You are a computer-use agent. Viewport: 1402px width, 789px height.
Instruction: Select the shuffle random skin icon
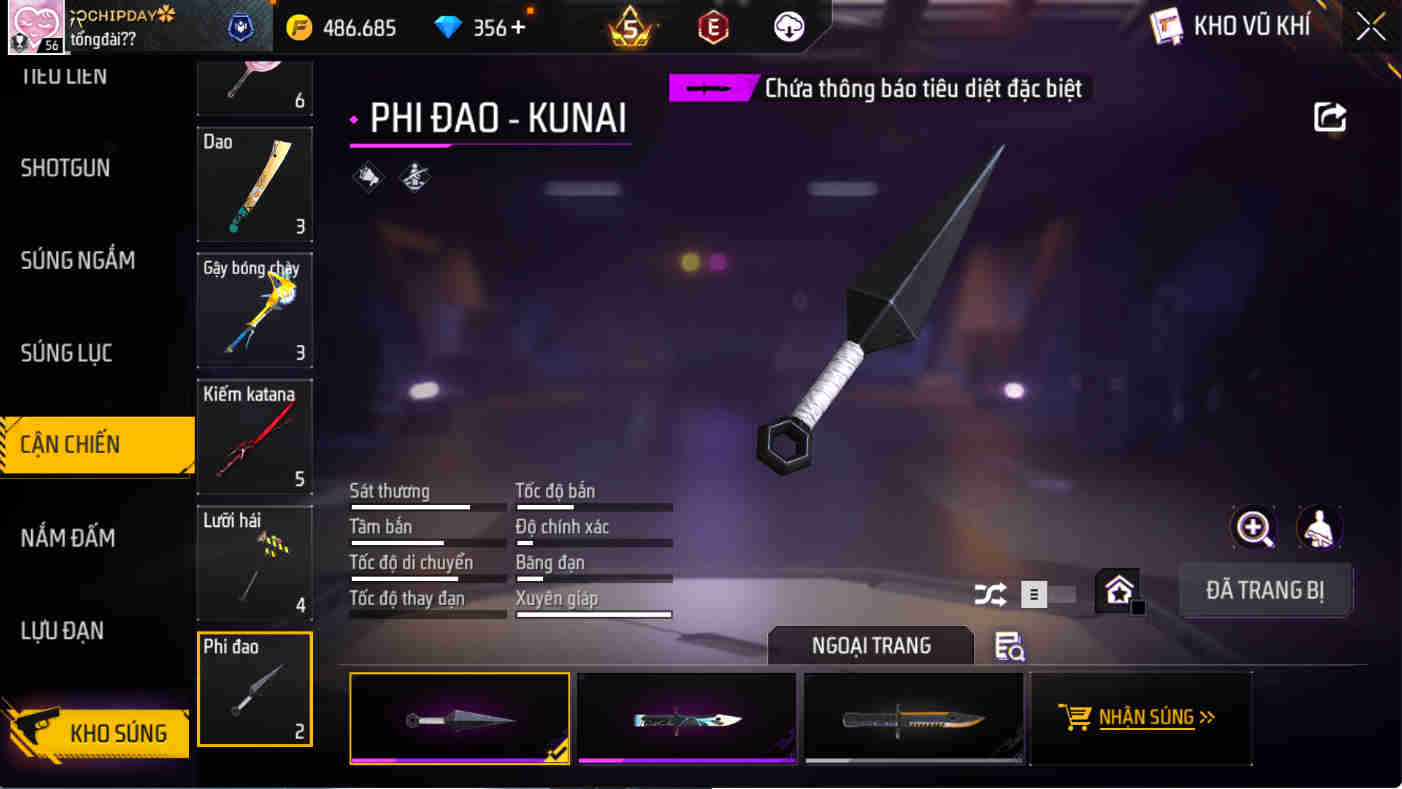click(x=990, y=594)
